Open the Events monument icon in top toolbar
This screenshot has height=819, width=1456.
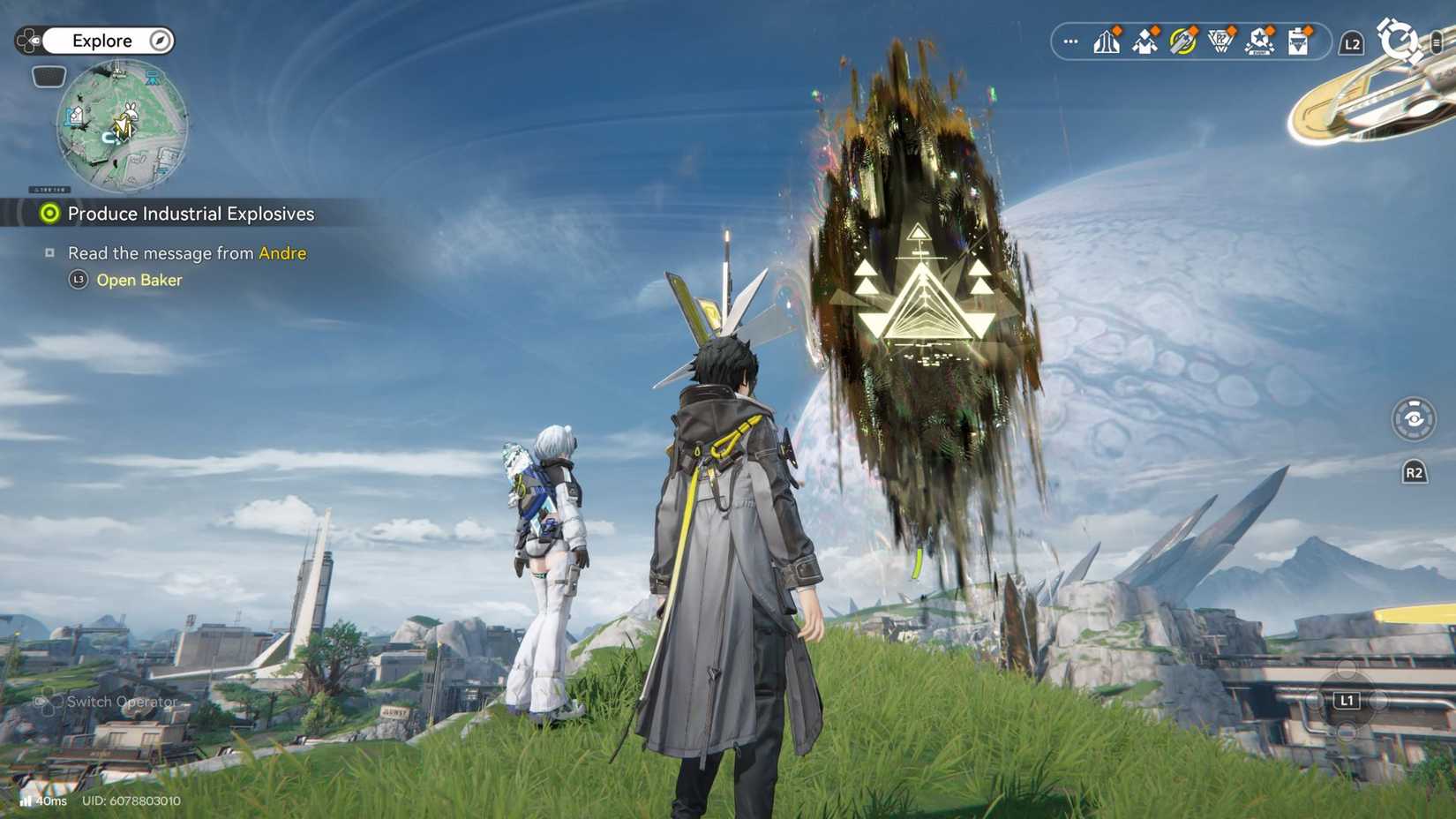[x=1107, y=41]
